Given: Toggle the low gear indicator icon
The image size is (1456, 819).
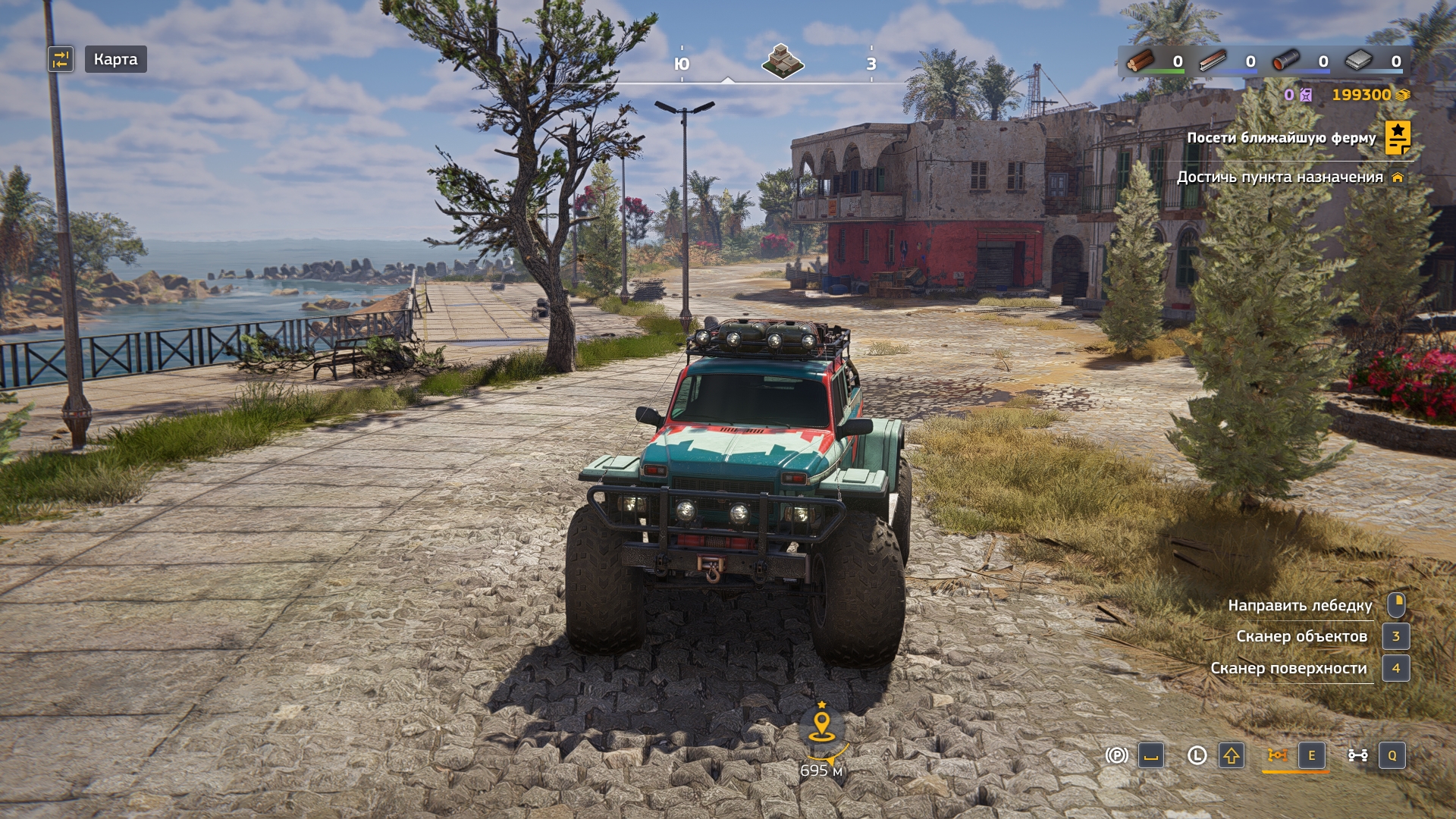Looking at the screenshot, I should [1197, 755].
